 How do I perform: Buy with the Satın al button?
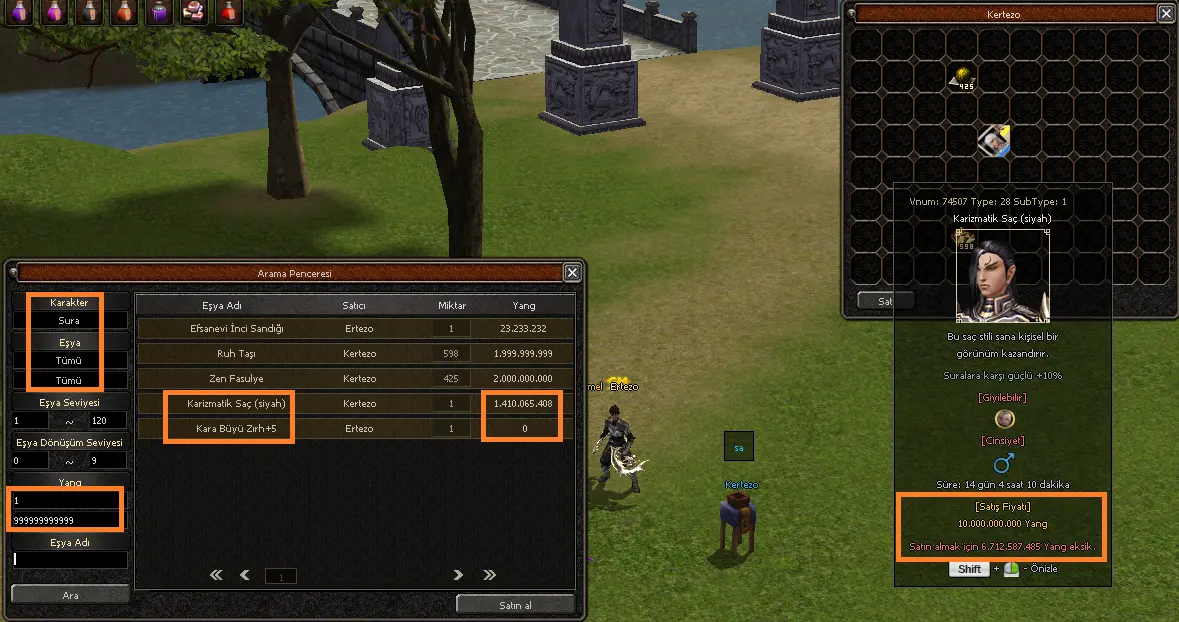[x=515, y=604]
